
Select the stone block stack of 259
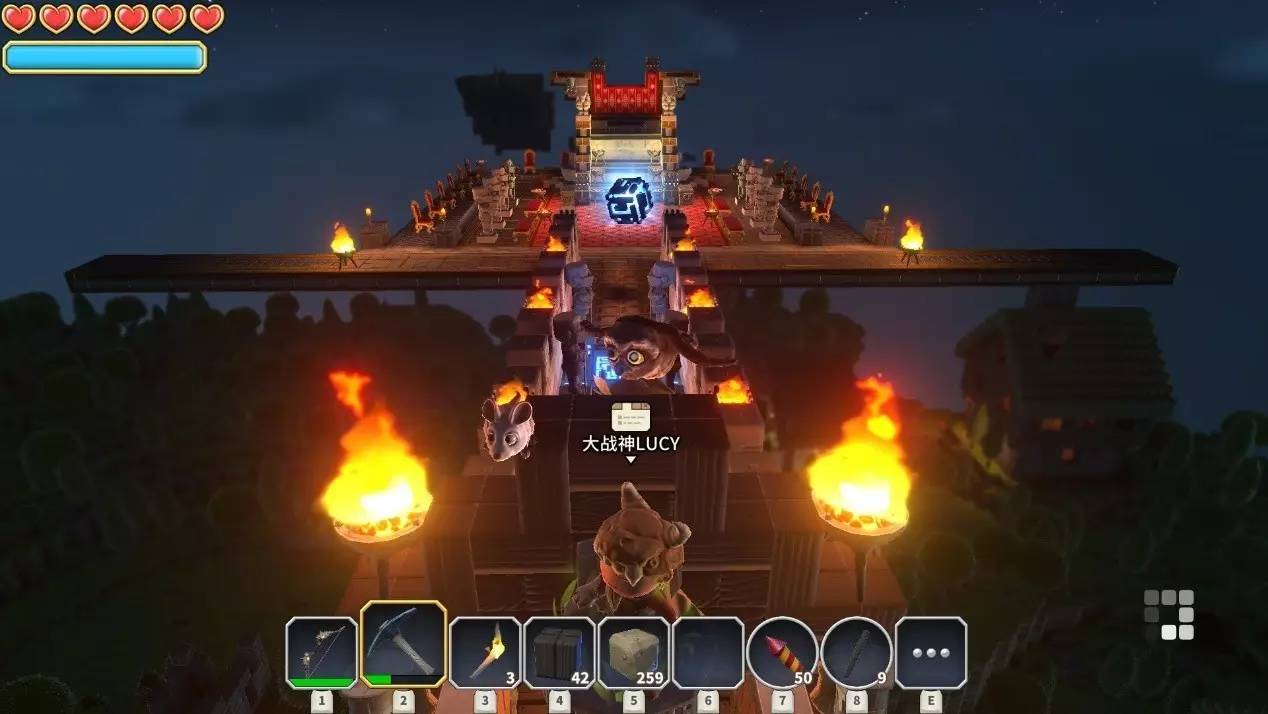tap(634, 652)
